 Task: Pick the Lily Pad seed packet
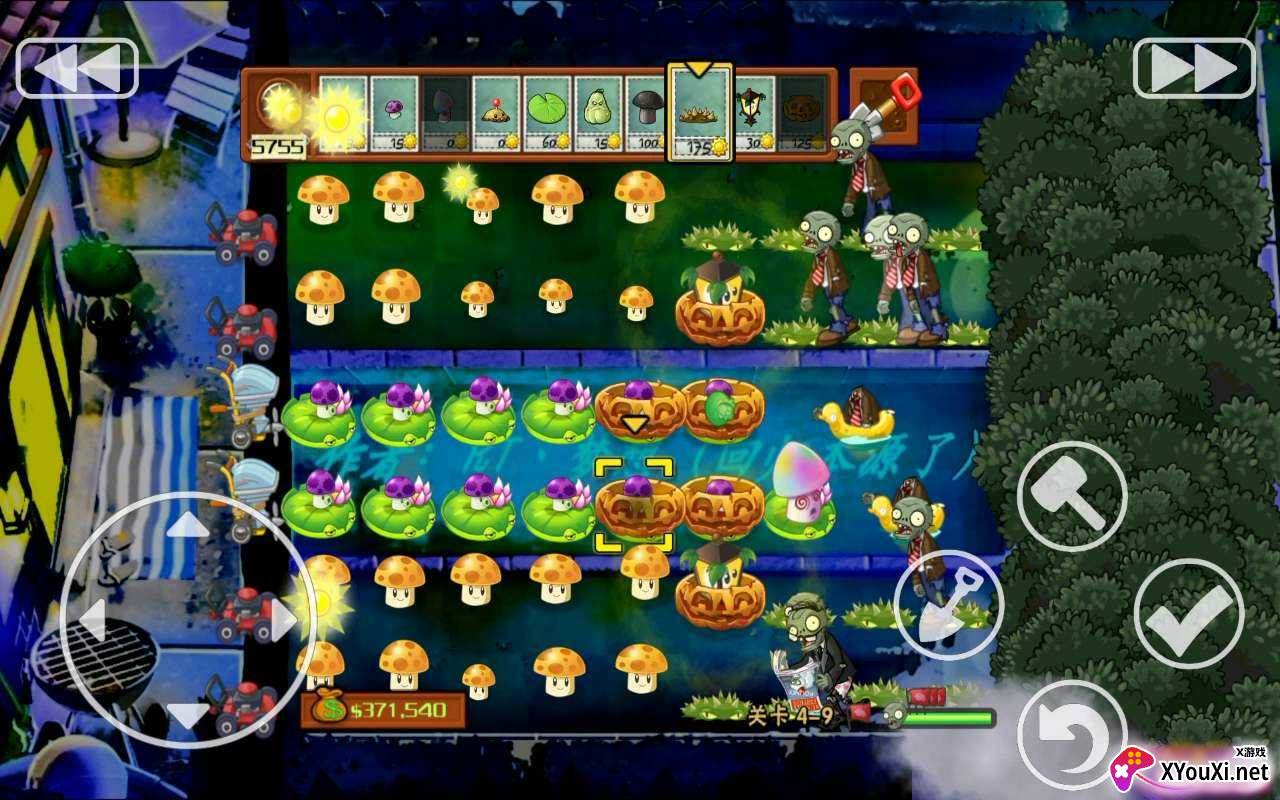[x=545, y=110]
